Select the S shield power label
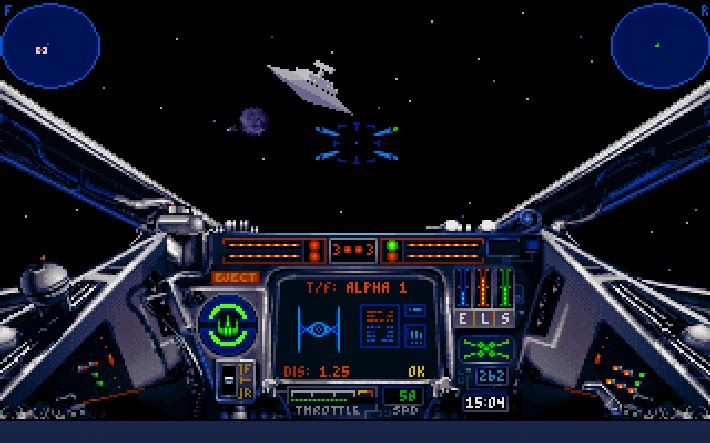The image size is (710, 443). tap(505, 318)
